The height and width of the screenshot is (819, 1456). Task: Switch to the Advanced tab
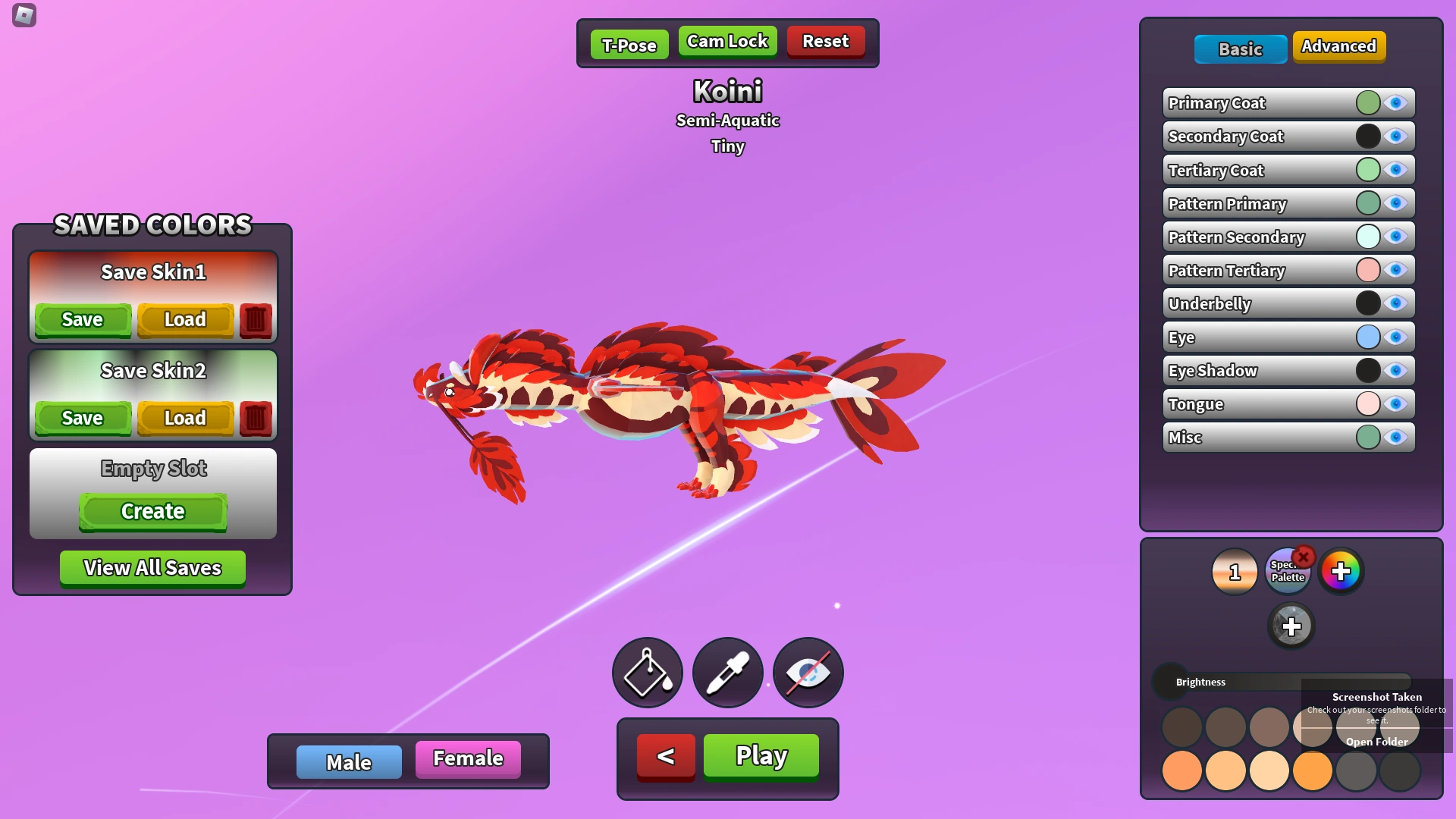tap(1338, 46)
